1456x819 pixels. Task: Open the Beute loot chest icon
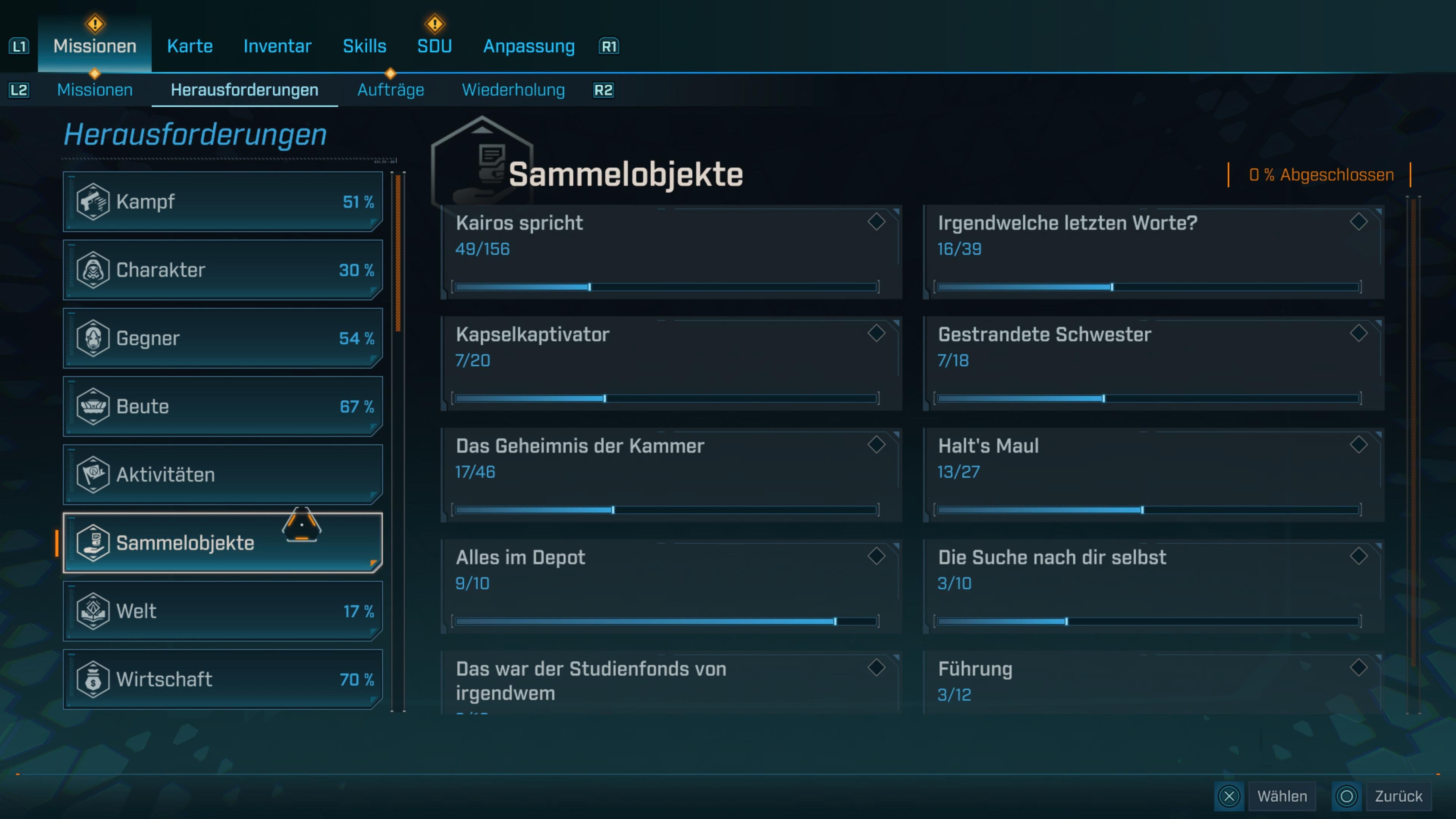[94, 406]
